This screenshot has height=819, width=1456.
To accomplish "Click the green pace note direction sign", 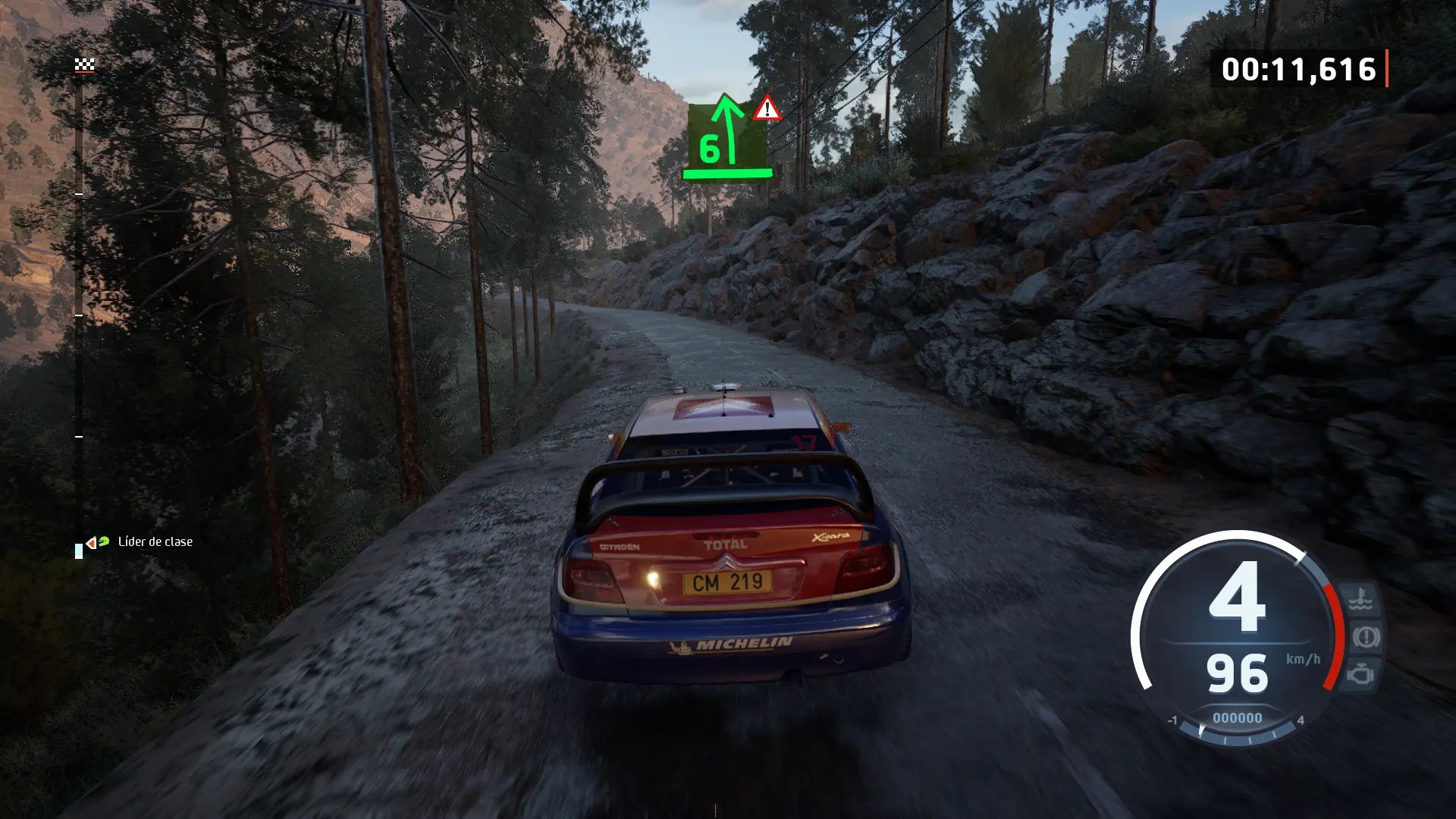I will point(726,138).
